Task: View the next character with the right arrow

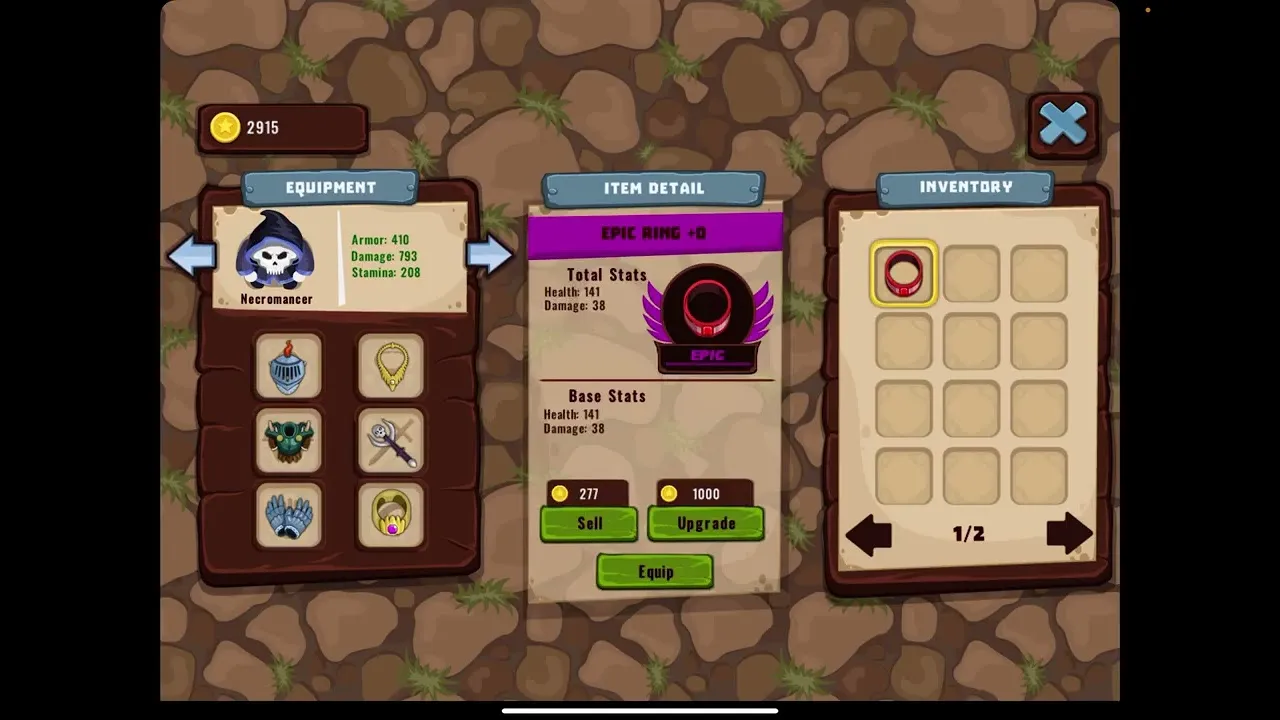Action: (490, 256)
